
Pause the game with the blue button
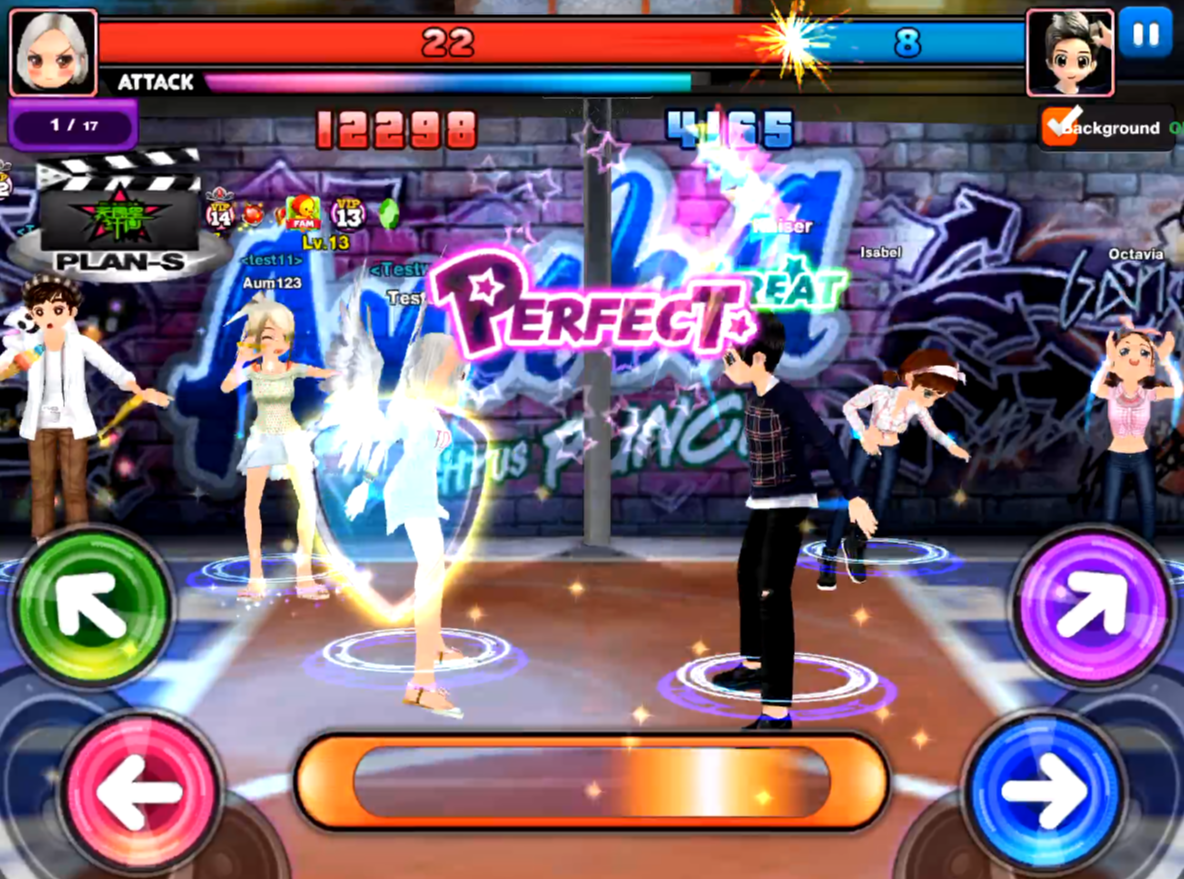click(1146, 35)
